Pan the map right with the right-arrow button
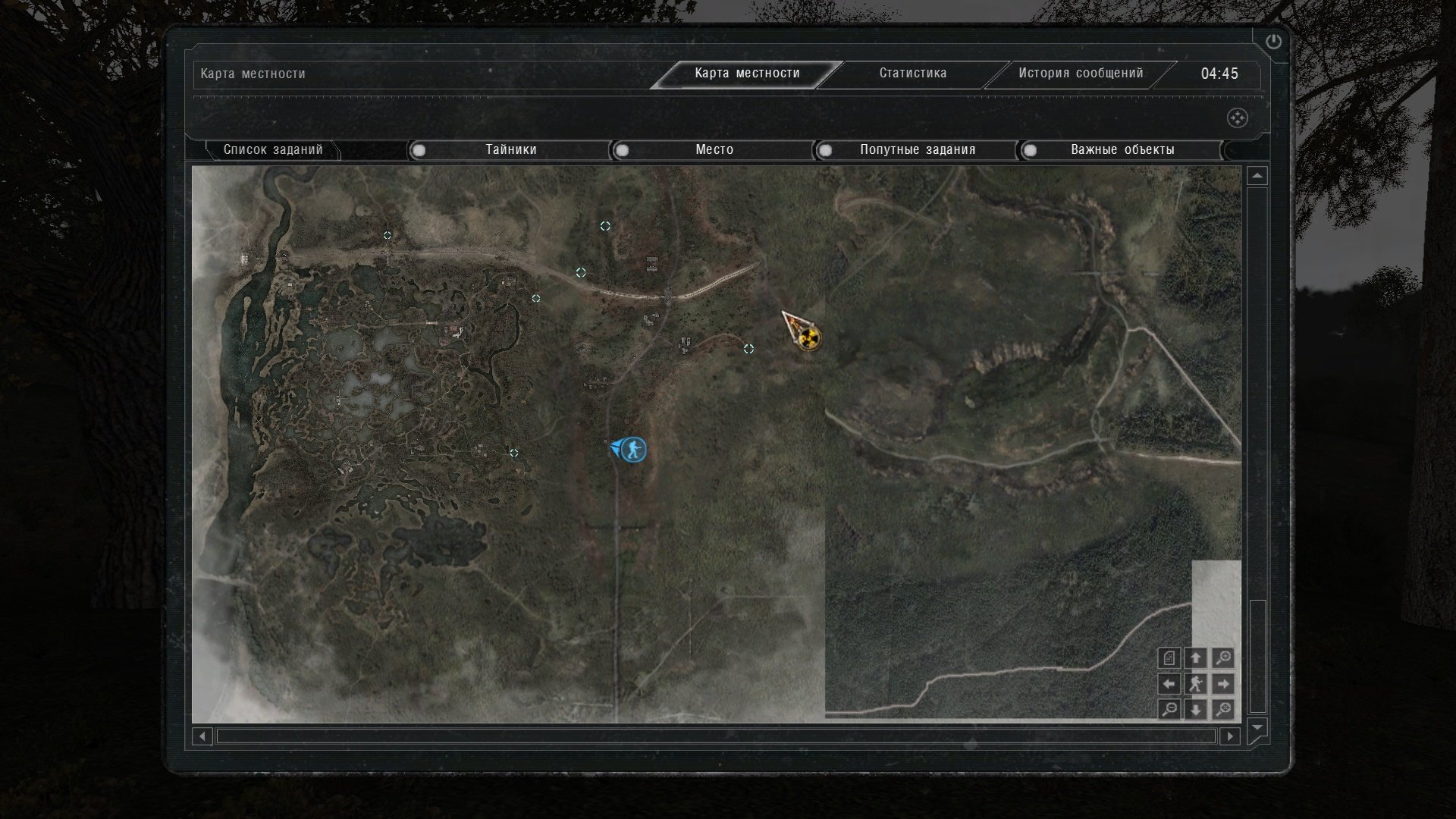This screenshot has height=819, width=1456. [x=1222, y=684]
